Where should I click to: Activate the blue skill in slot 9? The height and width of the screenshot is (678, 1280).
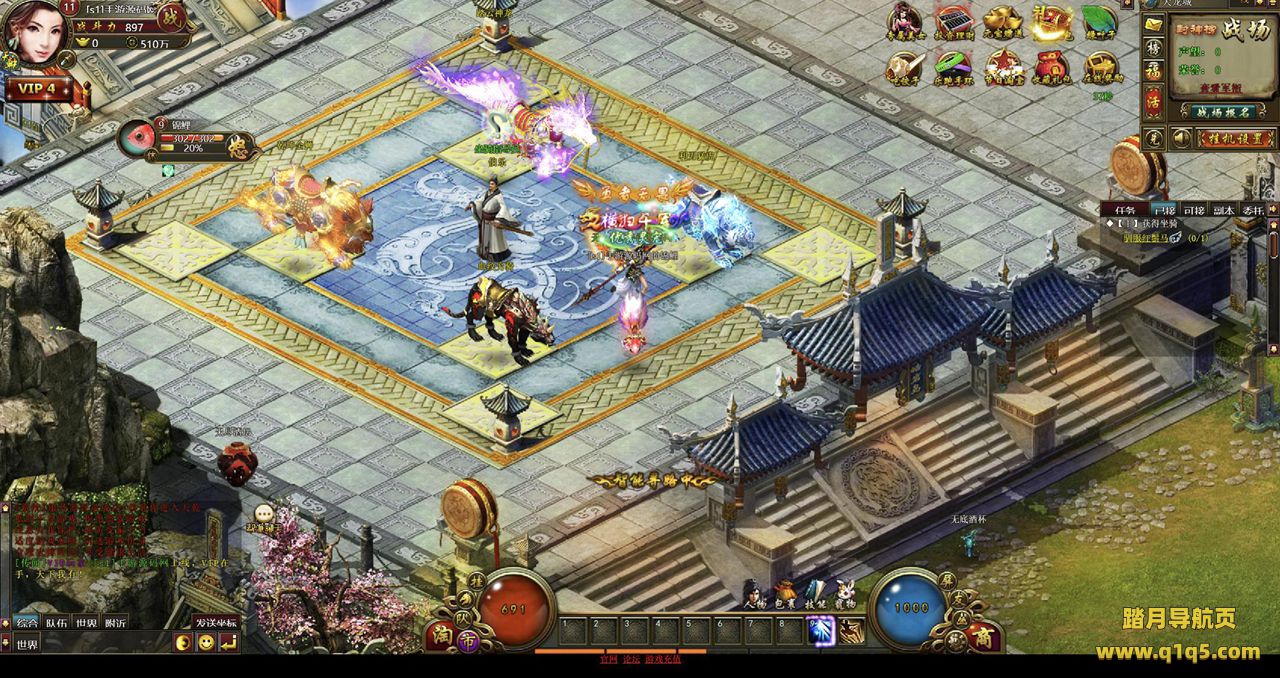[x=821, y=631]
